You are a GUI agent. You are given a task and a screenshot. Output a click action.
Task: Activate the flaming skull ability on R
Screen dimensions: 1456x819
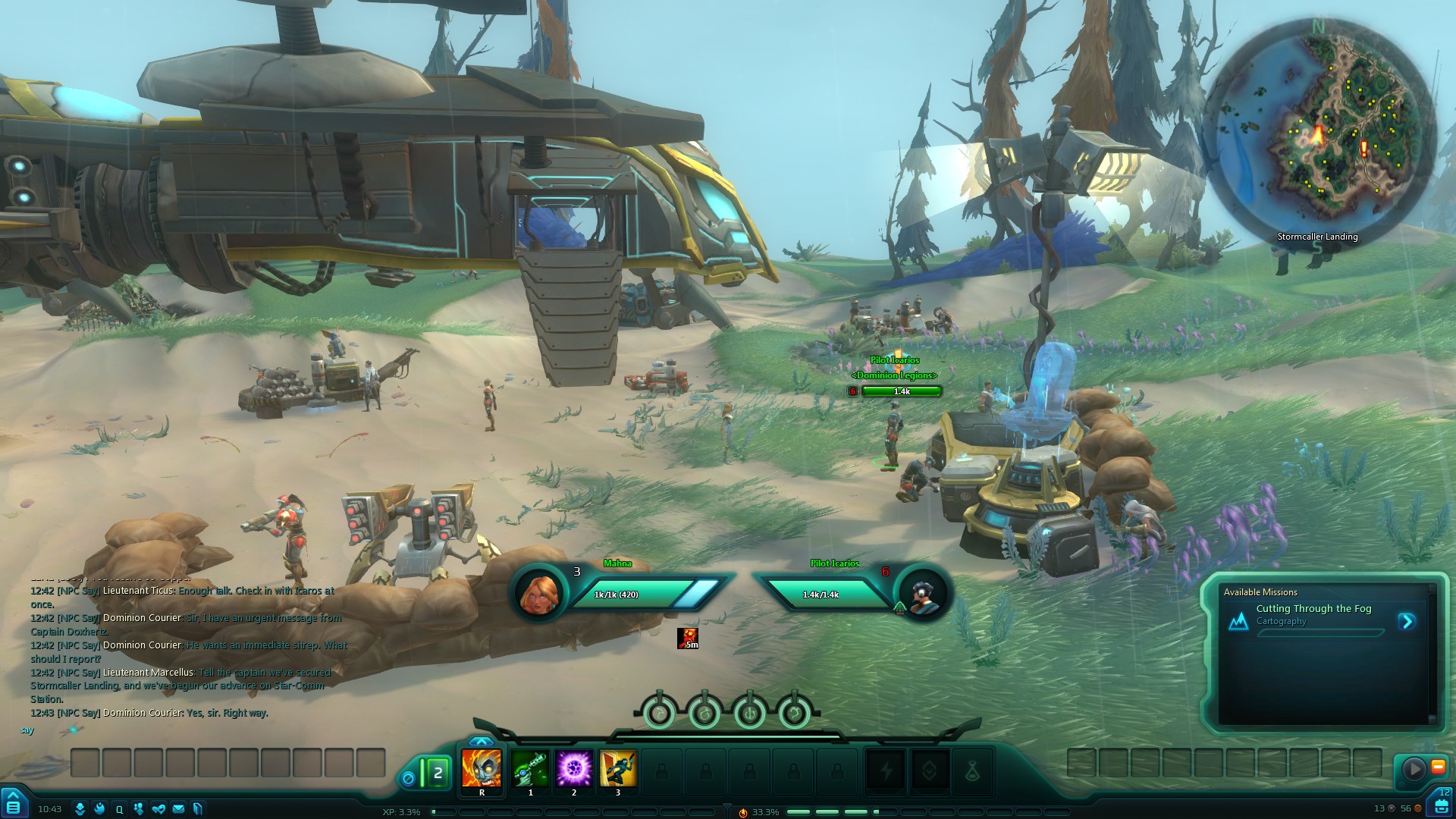click(482, 768)
